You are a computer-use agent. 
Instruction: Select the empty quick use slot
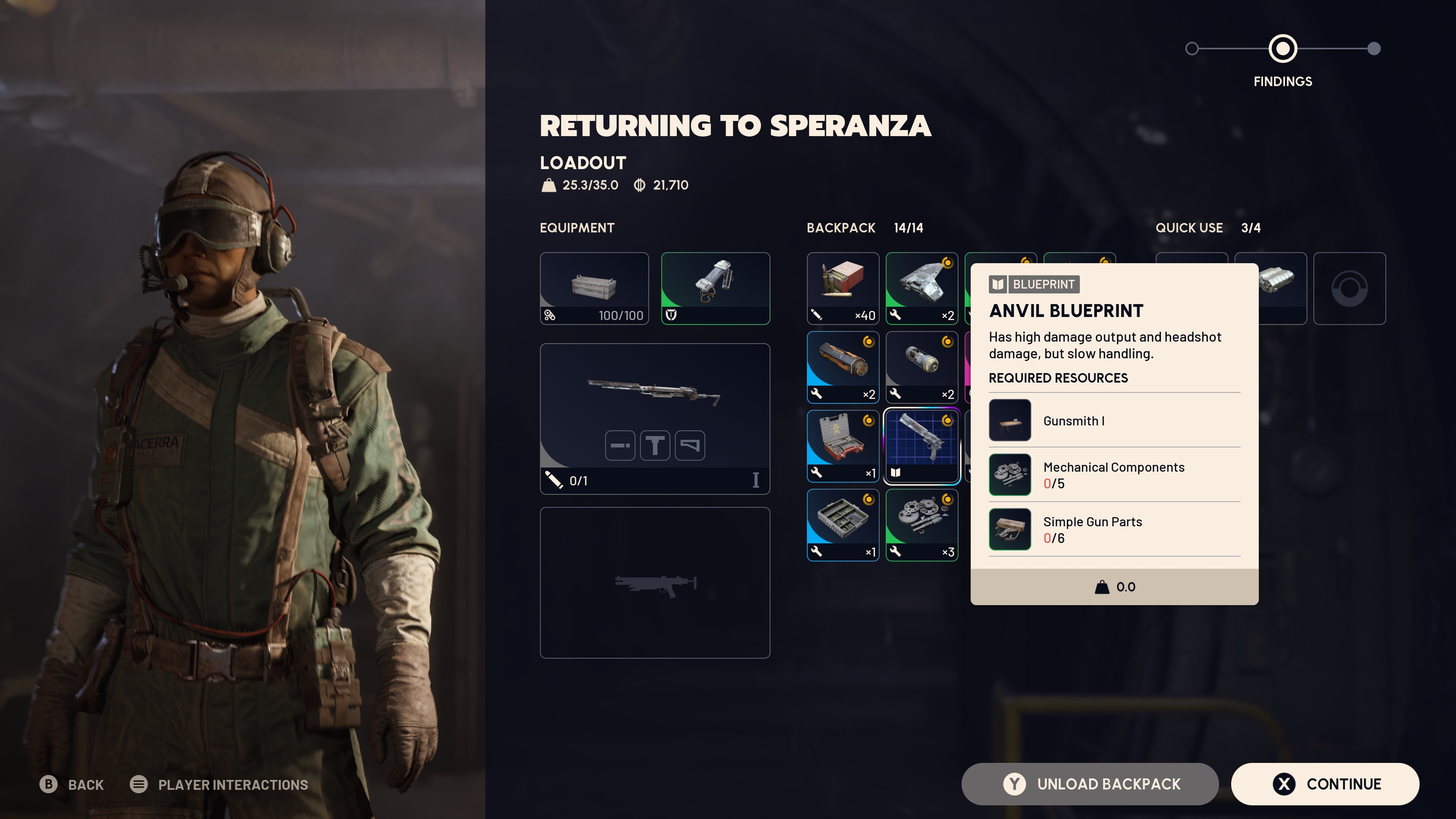point(1349,288)
